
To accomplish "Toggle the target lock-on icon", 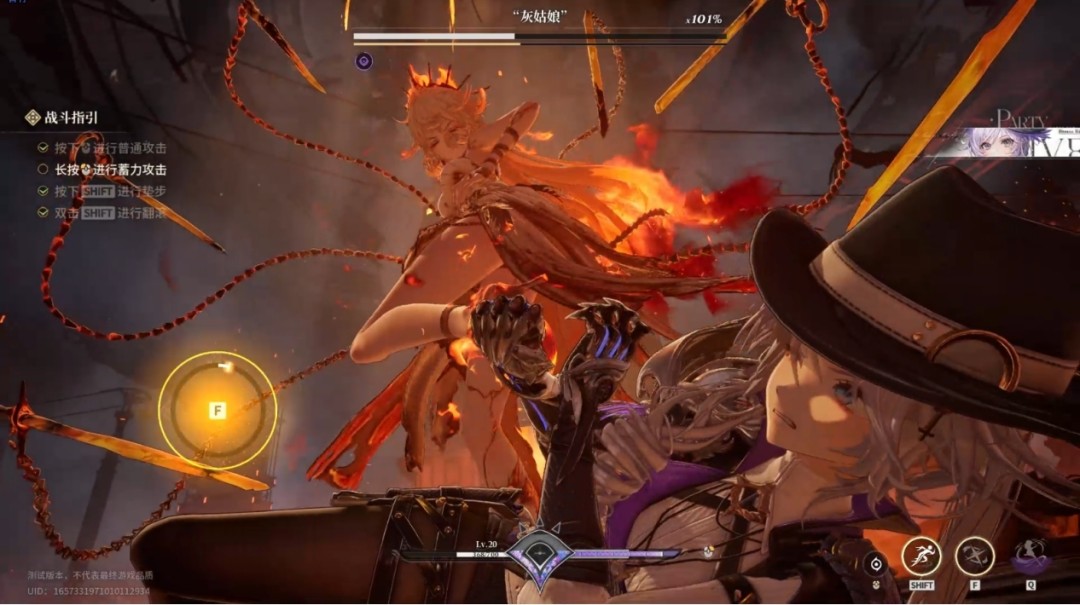I will point(876,563).
